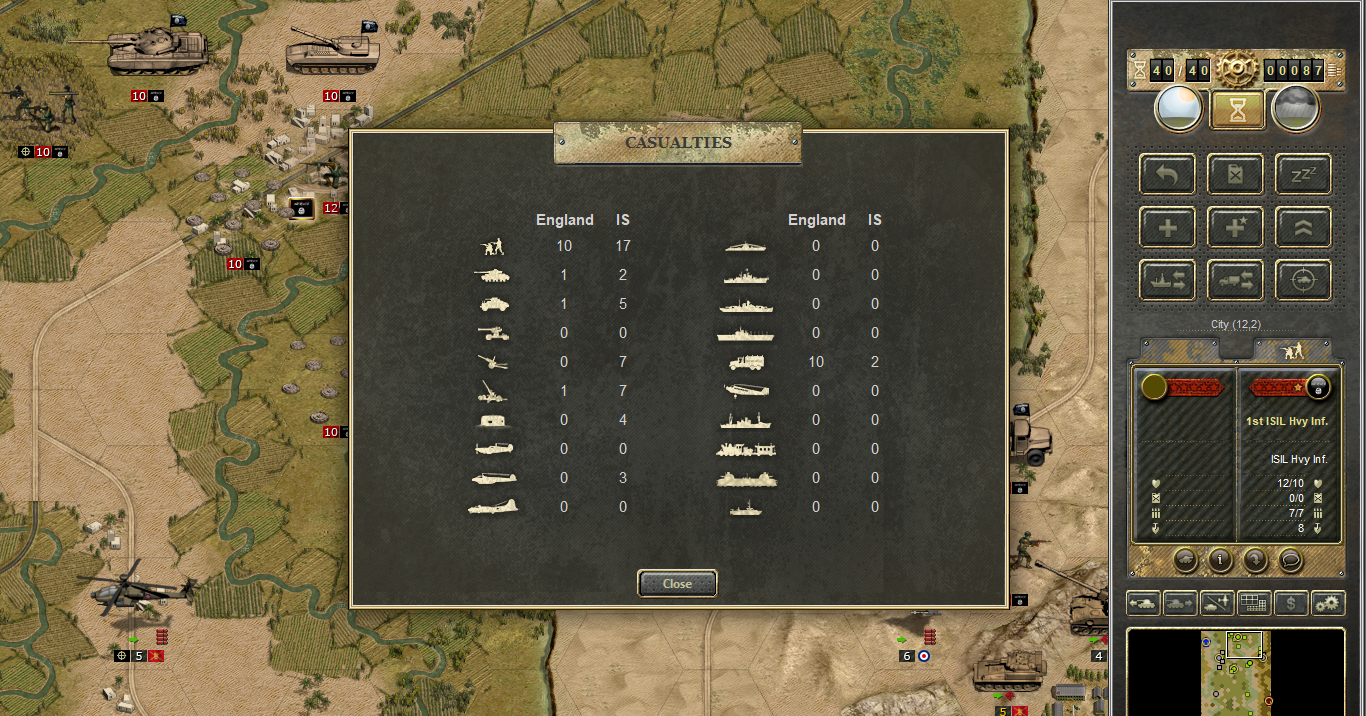Open the brass gear cog at top

(x=1236, y=68)
